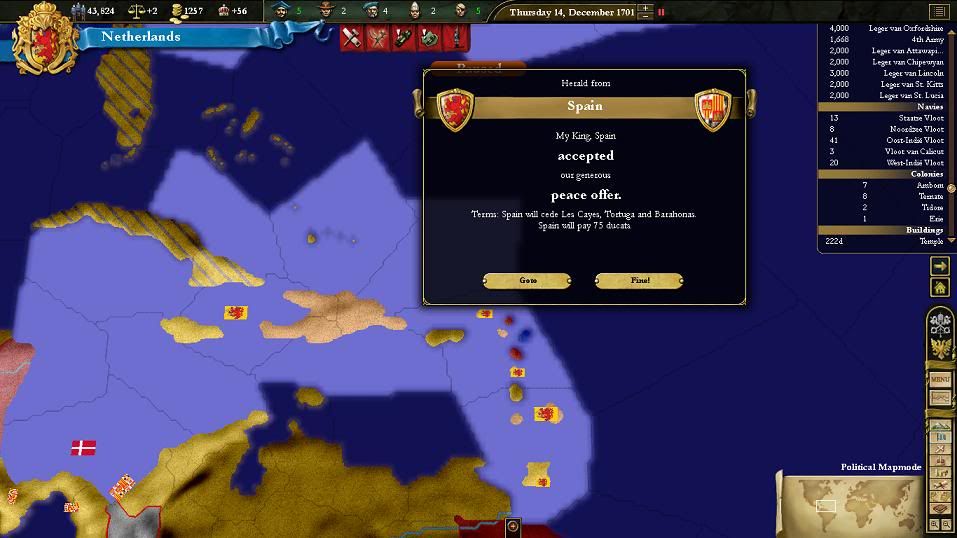Click the Goto button in the herald dialog
This screenshot has height=538, width=957.
click(528, 281)
